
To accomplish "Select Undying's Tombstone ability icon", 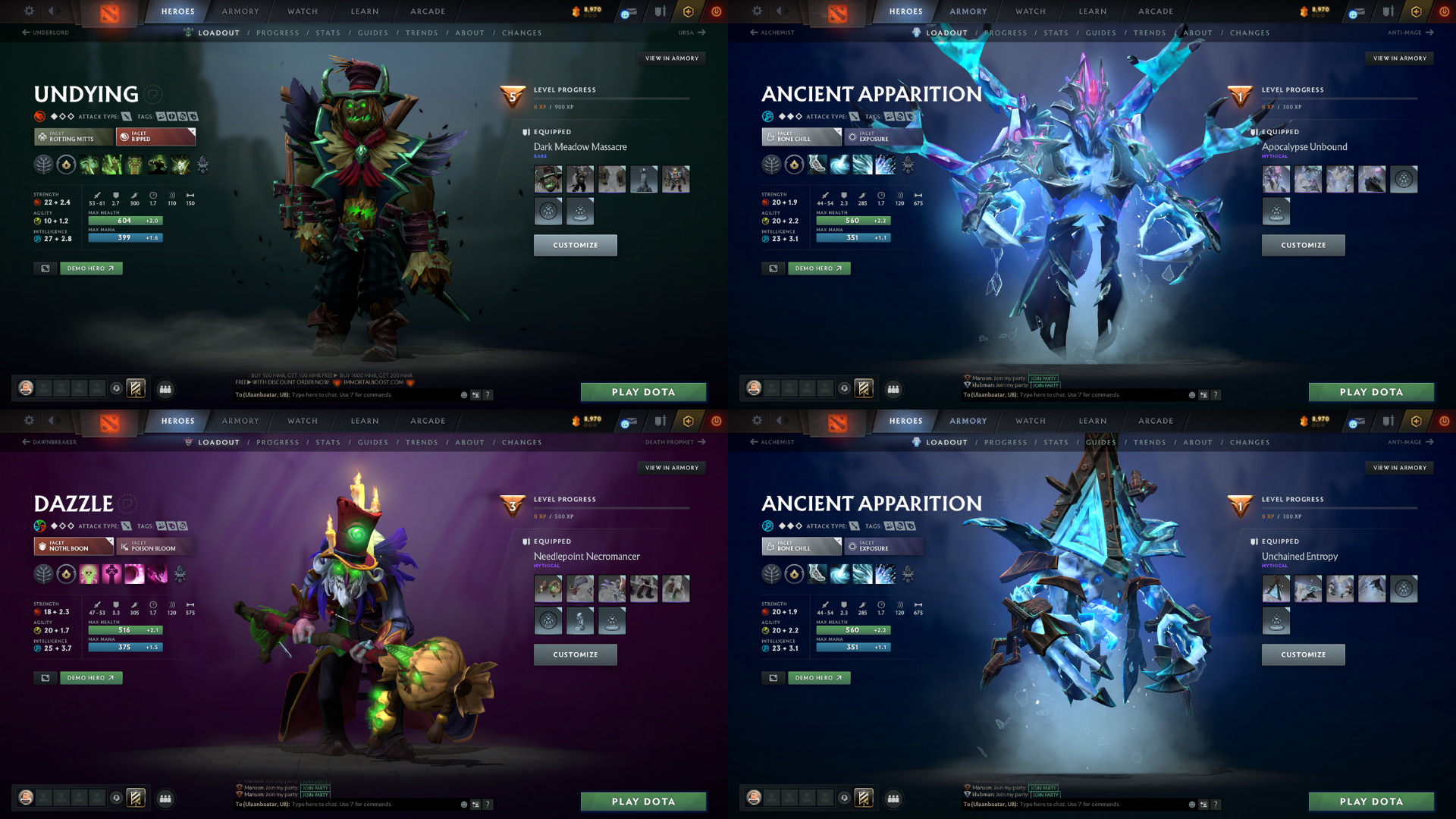I will [133, 165].
